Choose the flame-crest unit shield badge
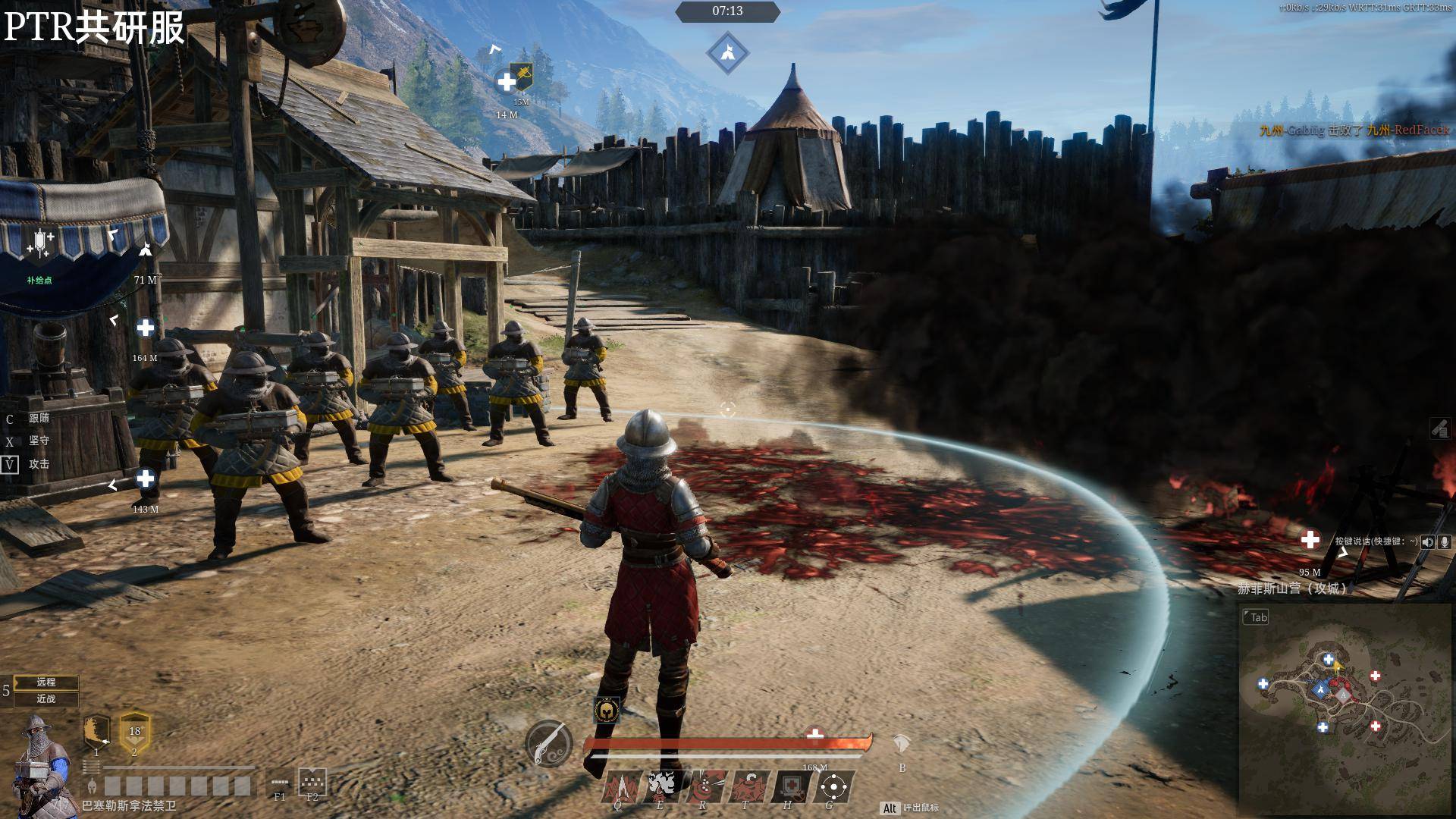Screen dimensions: 1456x819 96,732
